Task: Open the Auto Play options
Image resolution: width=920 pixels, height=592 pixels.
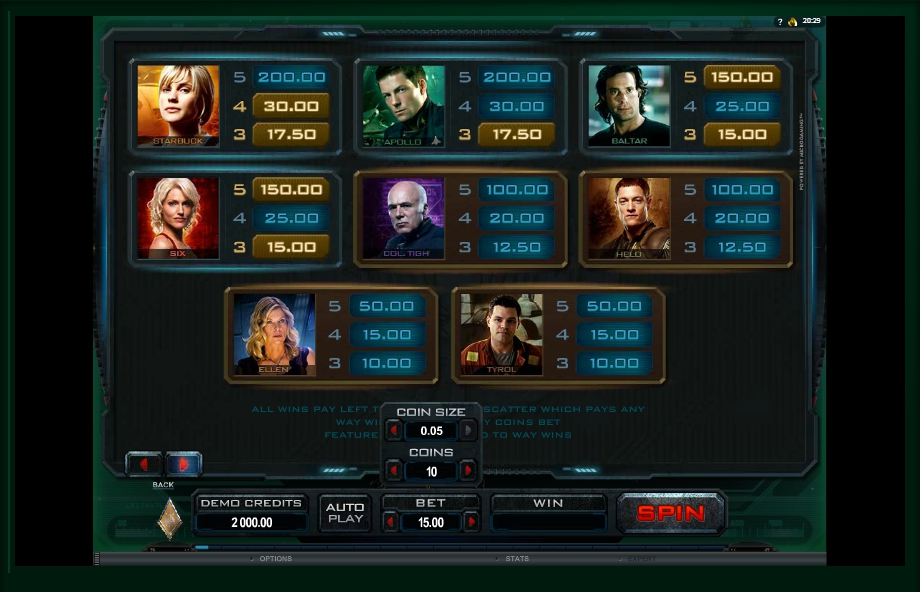Action: coord(345,513)
